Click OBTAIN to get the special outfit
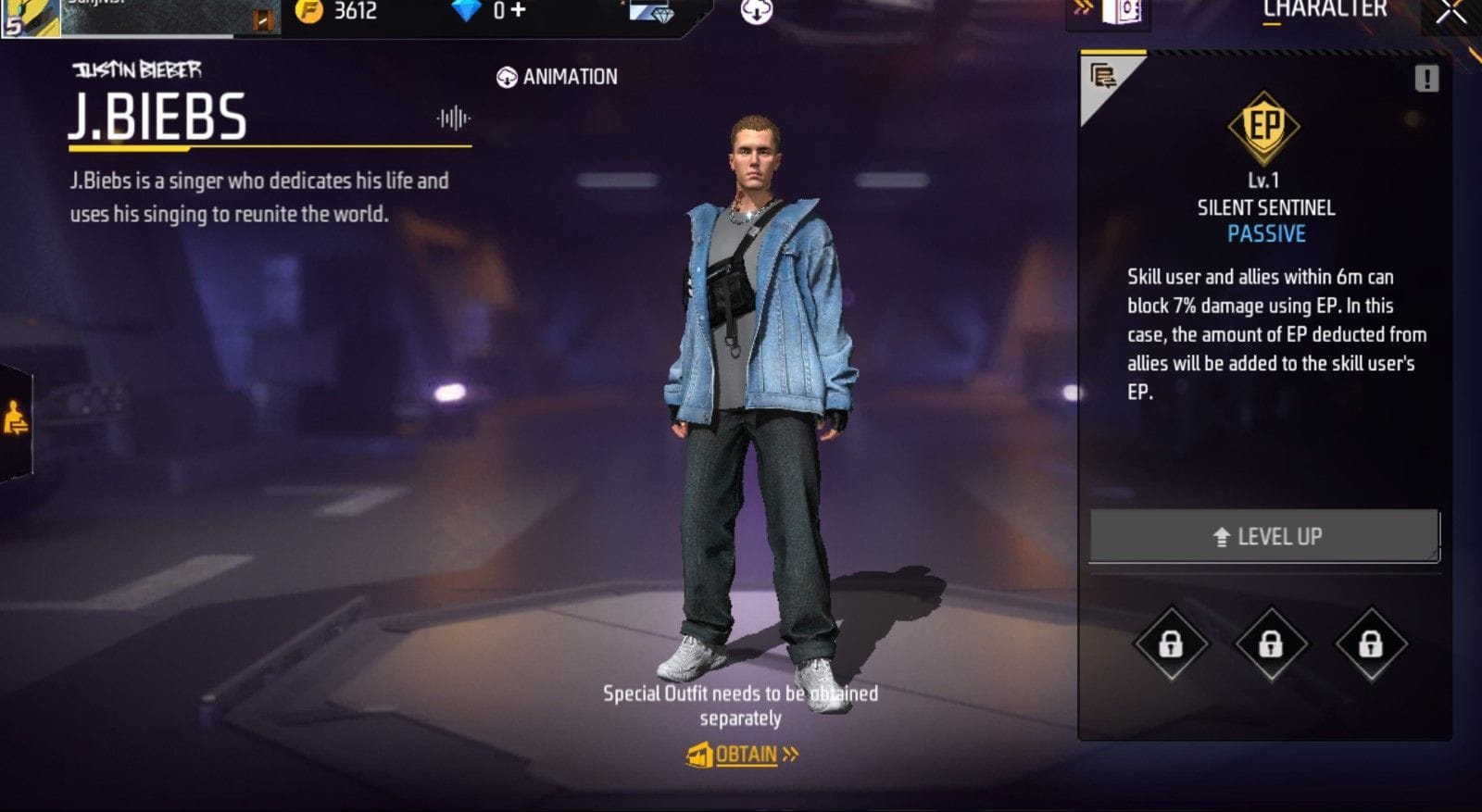Screen dimensions: 1482x812 741,755
